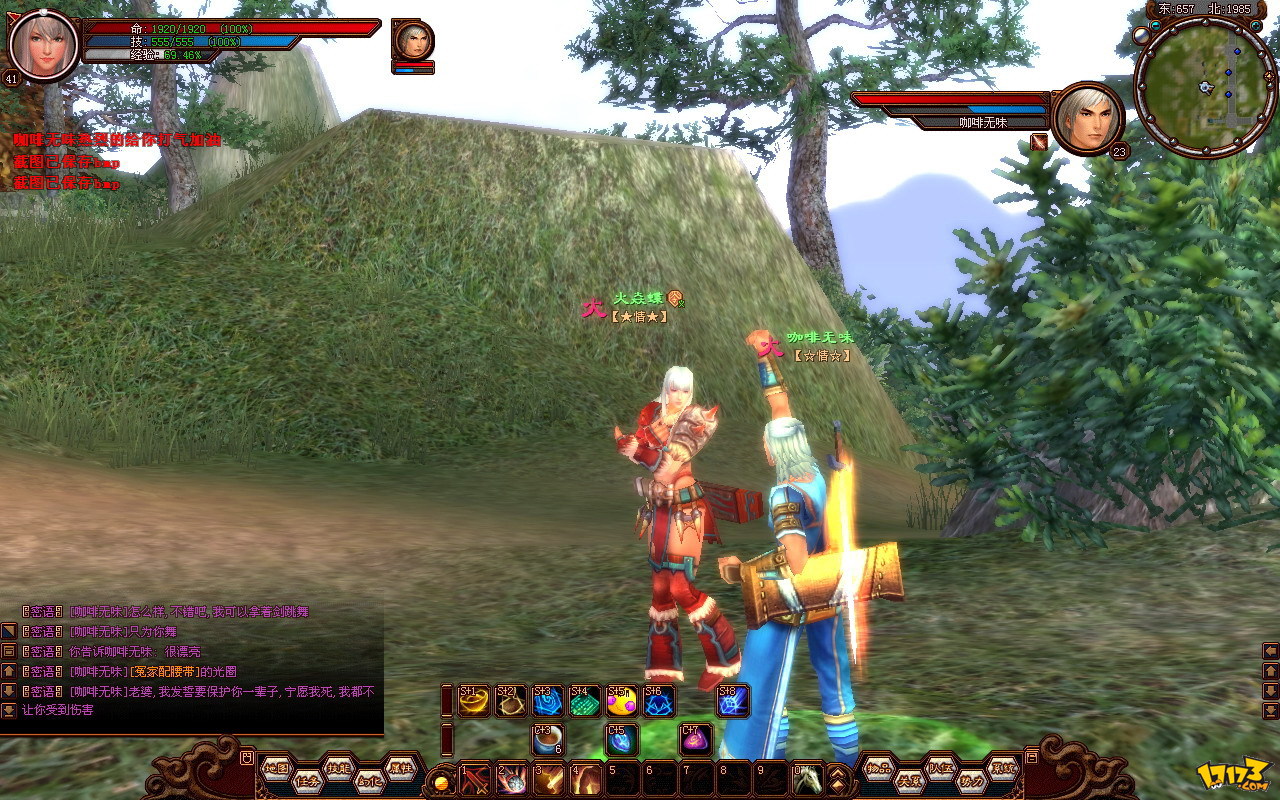Open the 技能 (Skills) menu button
Screen dimensions: 1280x800
click(338, 768)
